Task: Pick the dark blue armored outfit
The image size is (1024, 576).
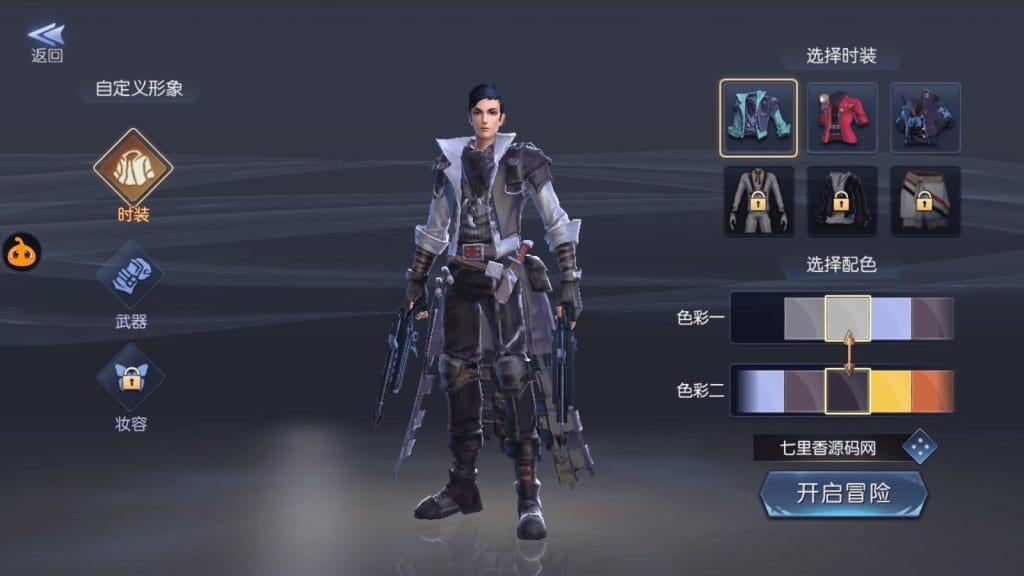Action: click(x=925, y=118)
